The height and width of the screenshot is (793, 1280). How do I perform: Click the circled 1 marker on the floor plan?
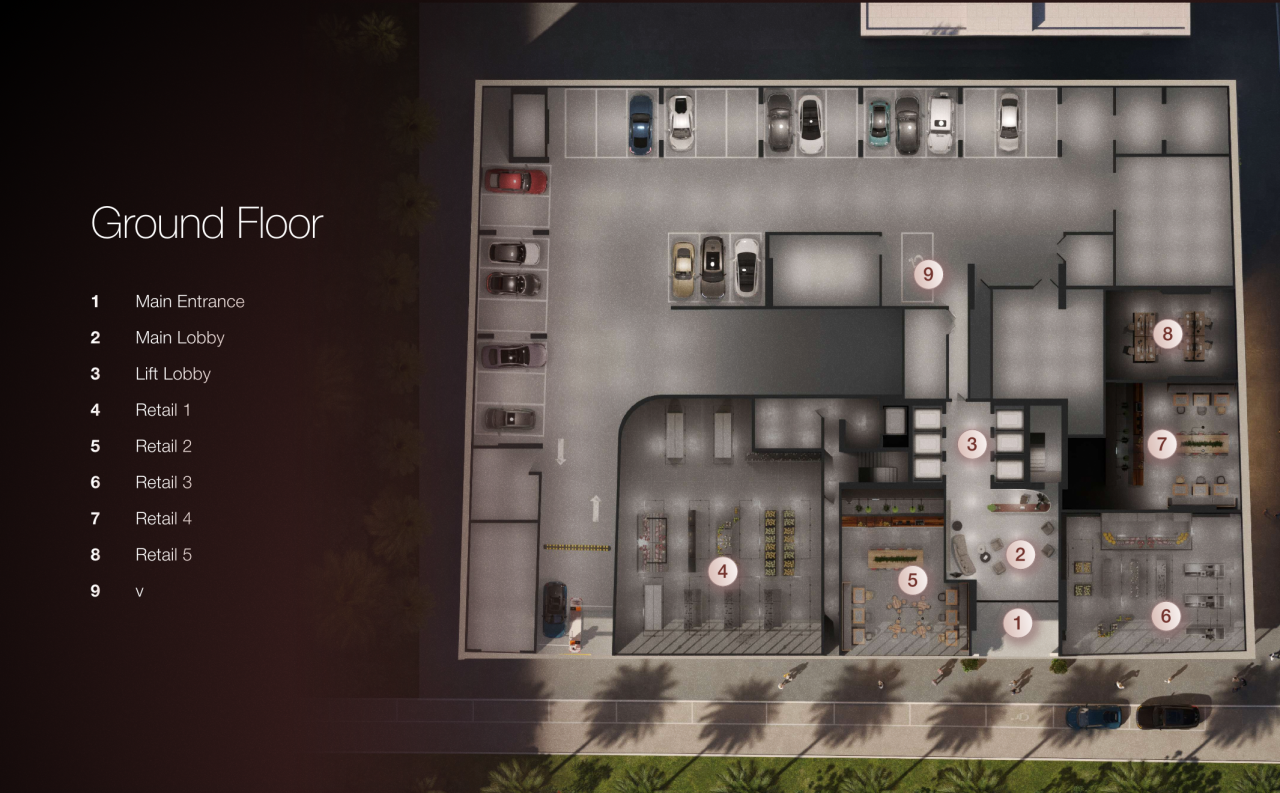1017,624
